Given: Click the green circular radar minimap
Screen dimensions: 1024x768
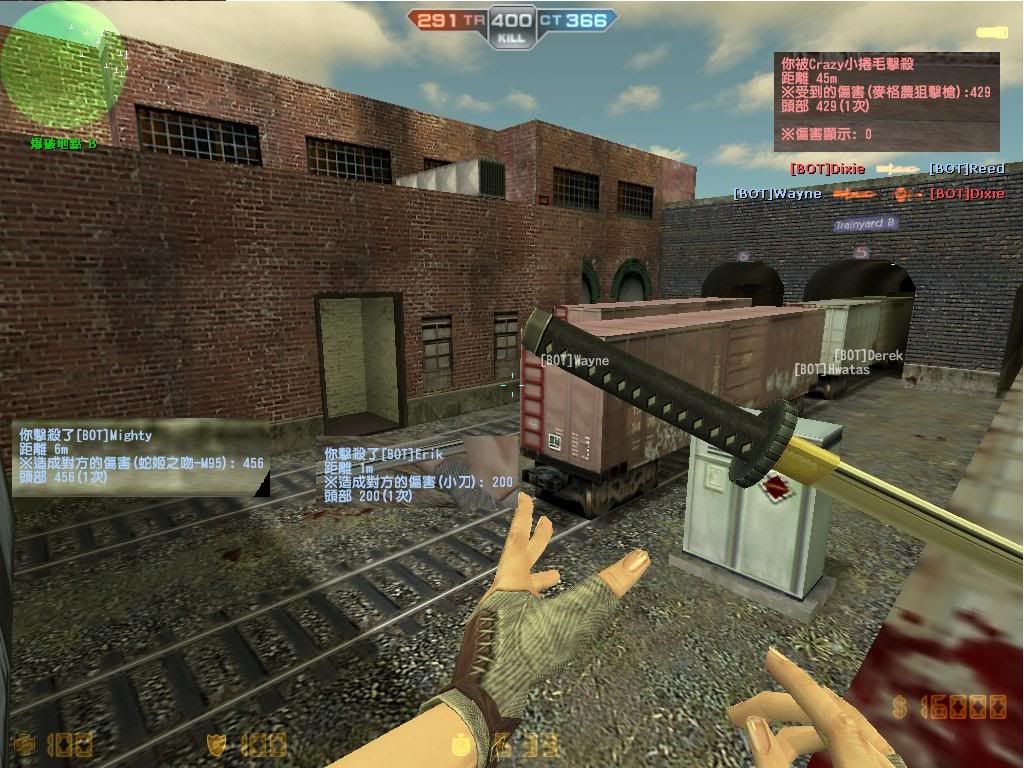Looking at the screenshot, I should pyautogui.click(x=62, y=68).
